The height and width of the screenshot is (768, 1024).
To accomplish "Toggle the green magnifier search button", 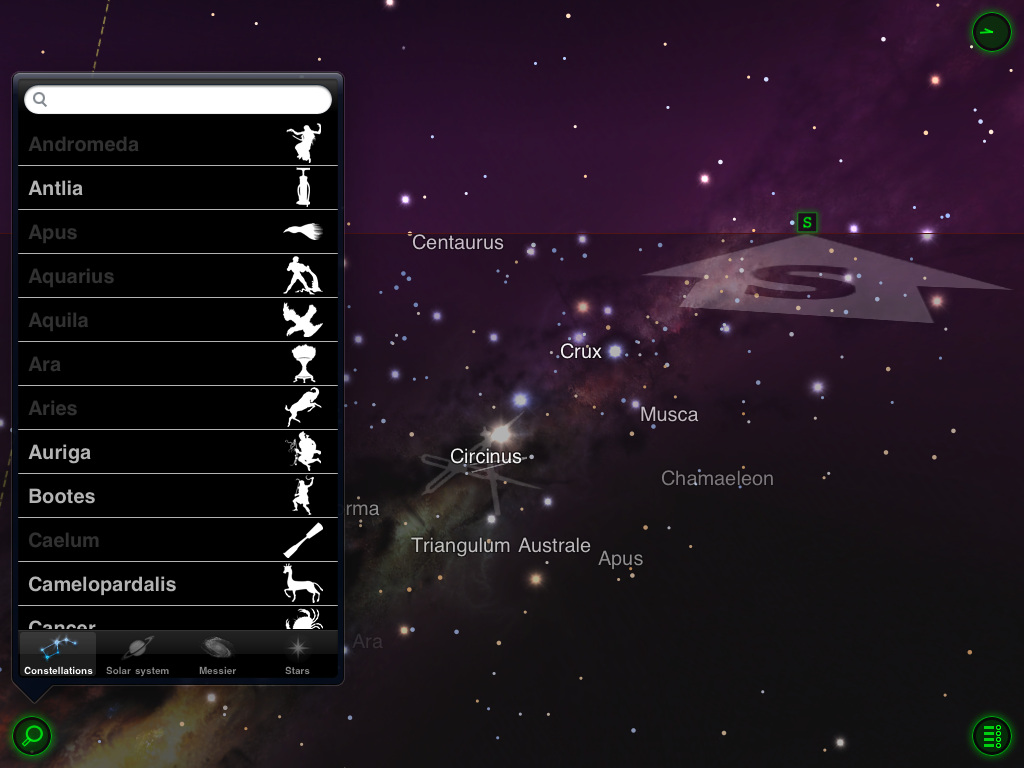I will (x=32, y=736).
